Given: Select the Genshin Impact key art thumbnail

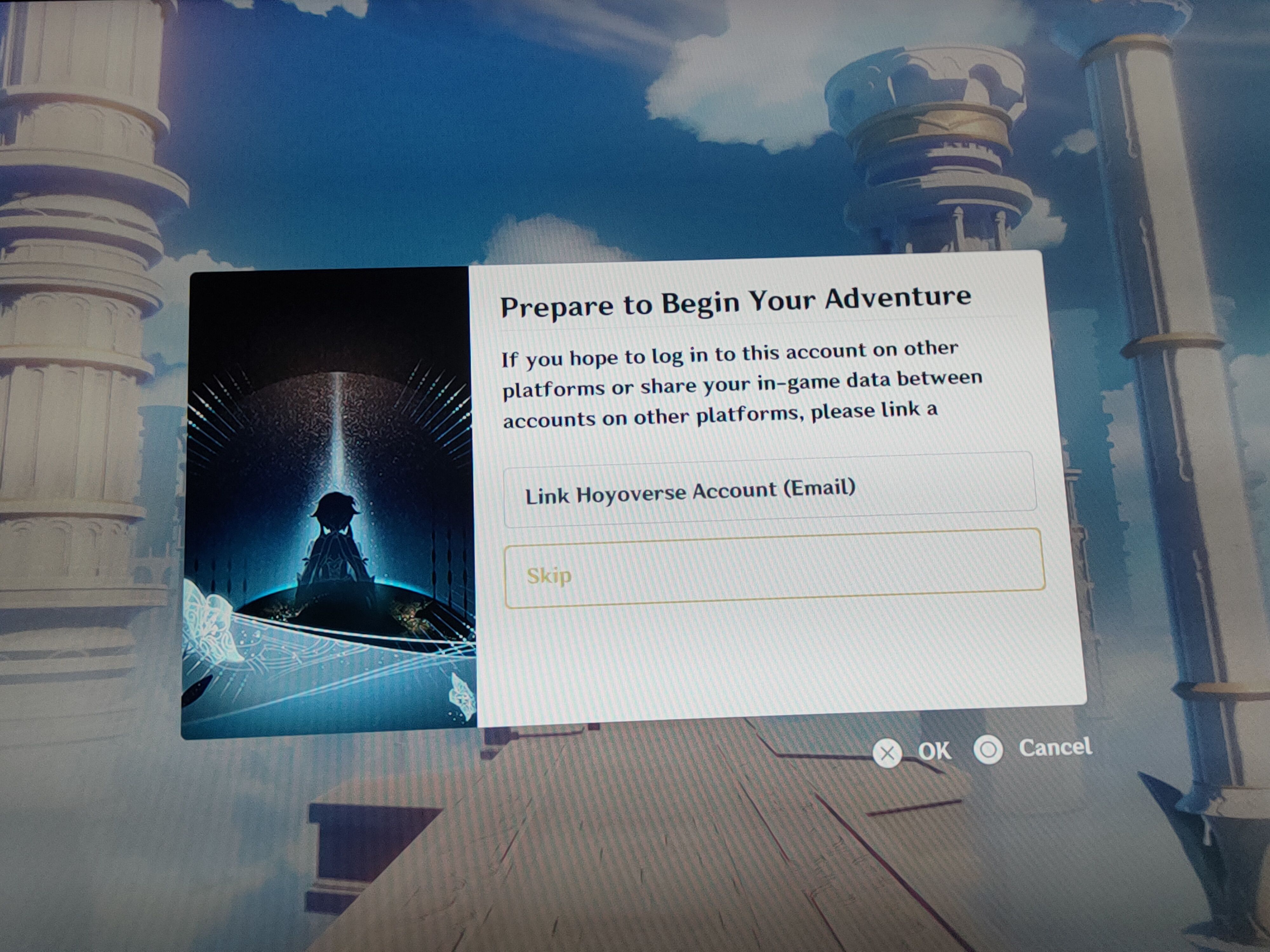Looking at the screenshot, I should [330, 505].
